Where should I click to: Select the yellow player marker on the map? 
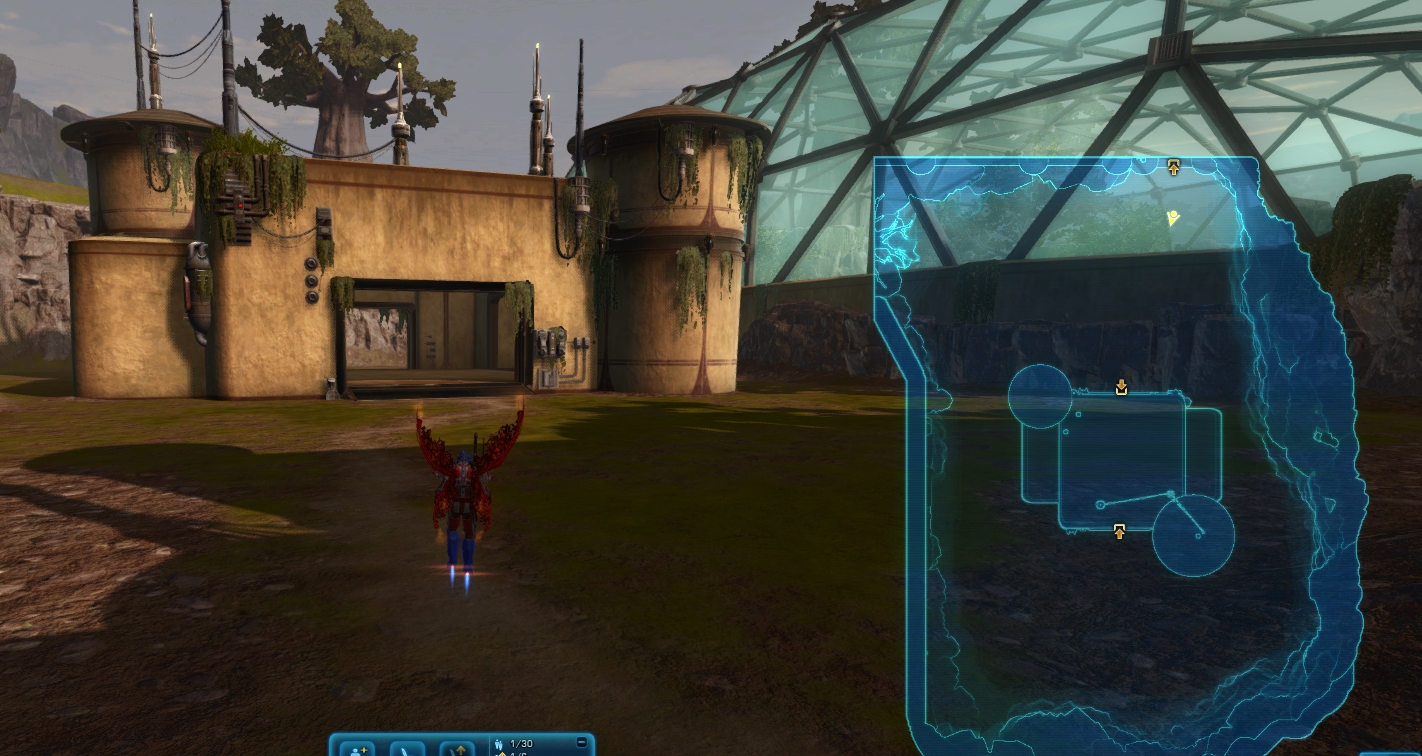[x=1173, y=217]
